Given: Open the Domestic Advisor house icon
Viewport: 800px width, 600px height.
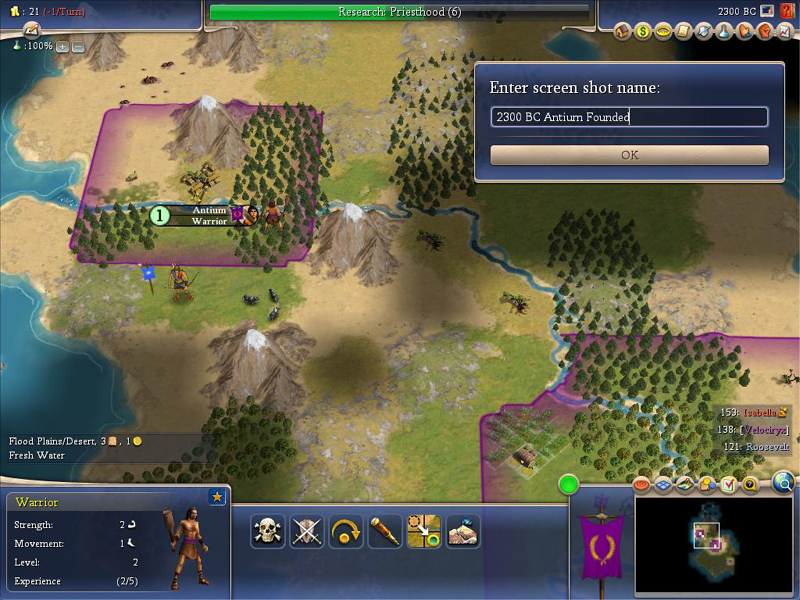Looking at the screenshot, I should (x=623, y=32).
